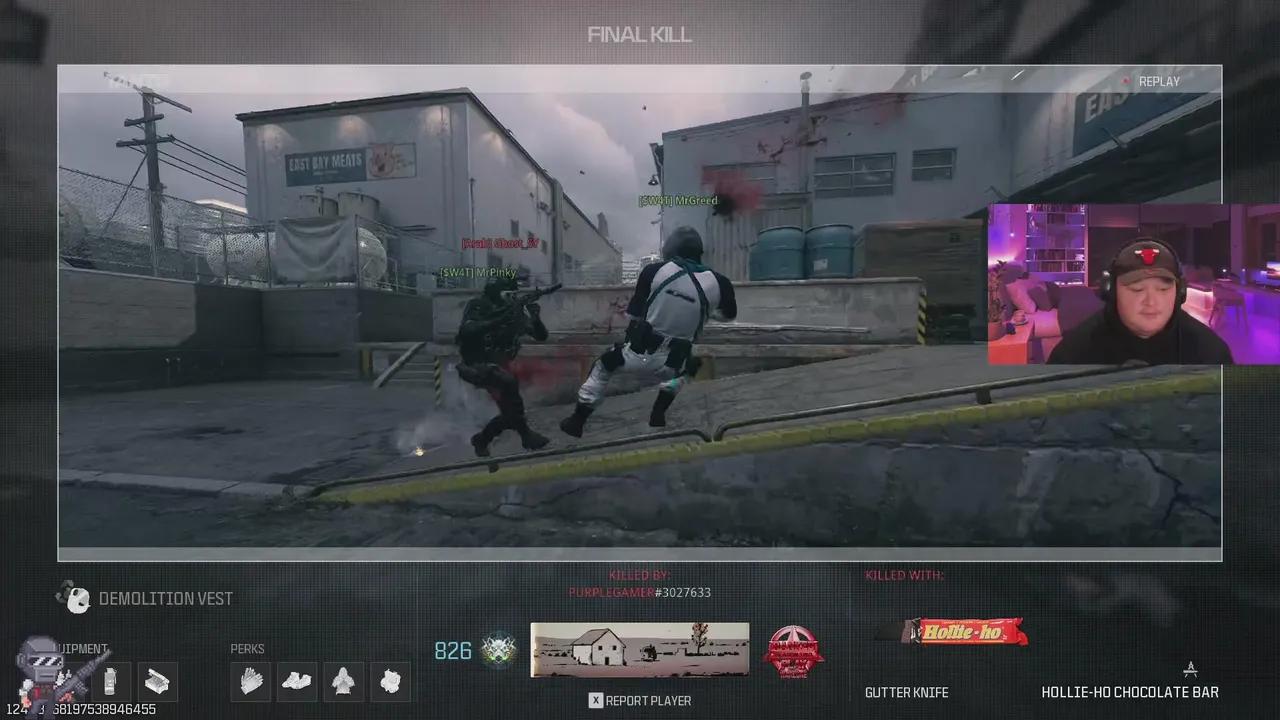Choose the hooded gear perk icon
1280x720 pixels.
[343, 682]
